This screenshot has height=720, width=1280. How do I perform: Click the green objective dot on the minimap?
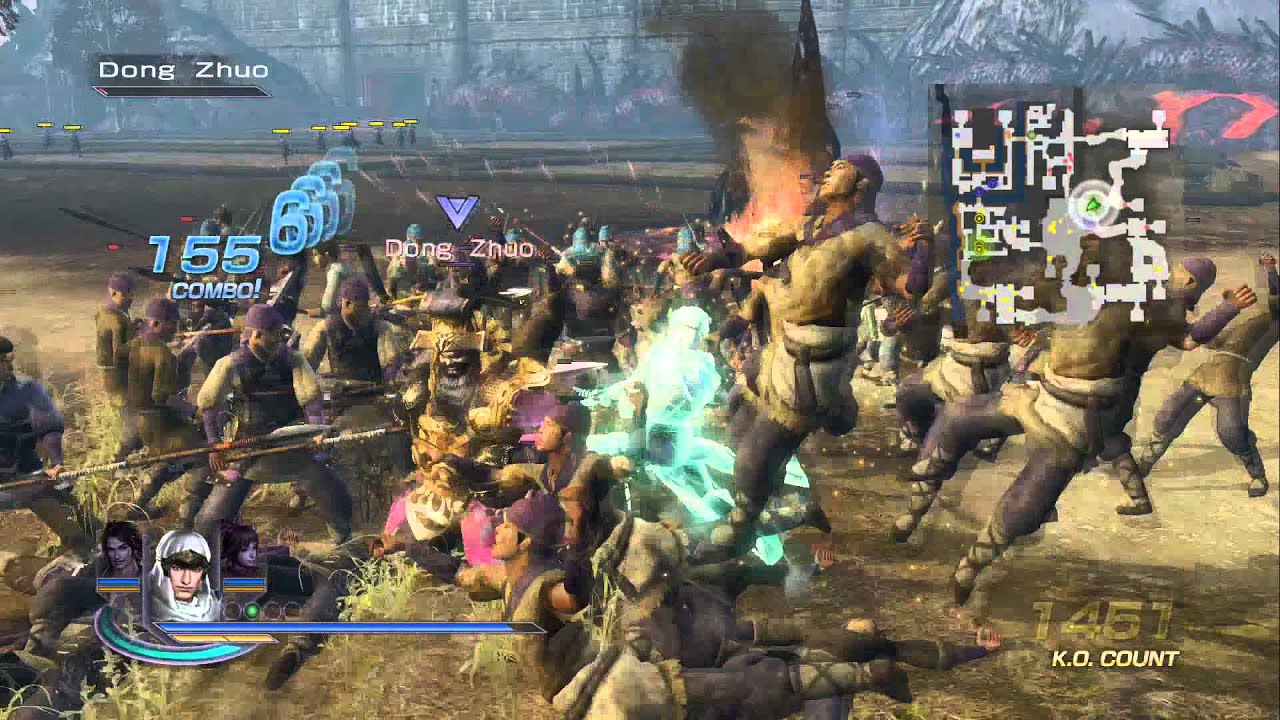[1031, 135]
